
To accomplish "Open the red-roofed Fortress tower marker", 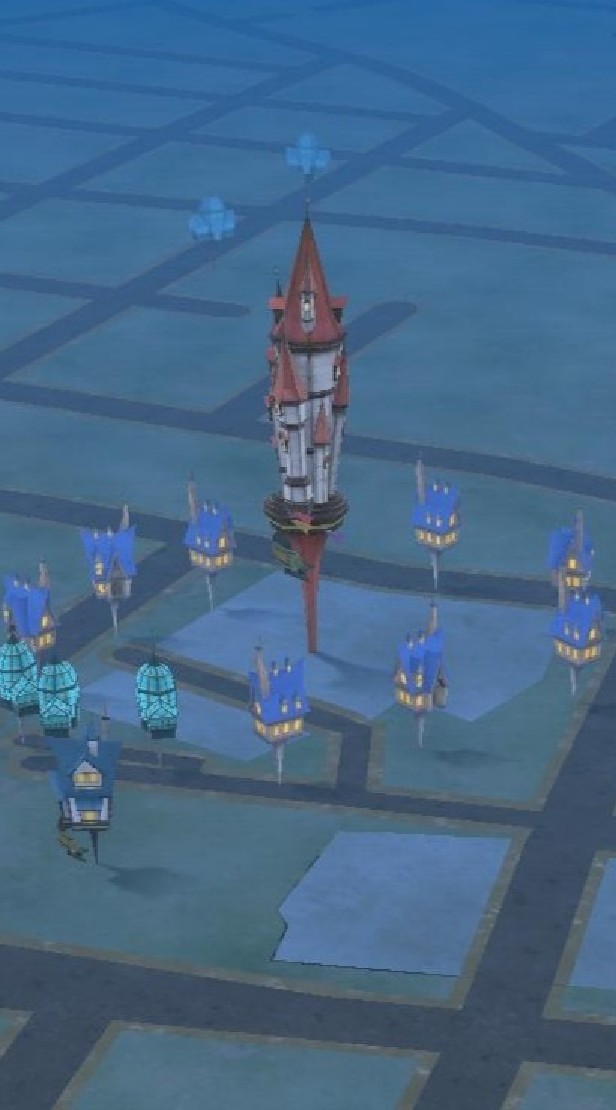I will point(308,400).
